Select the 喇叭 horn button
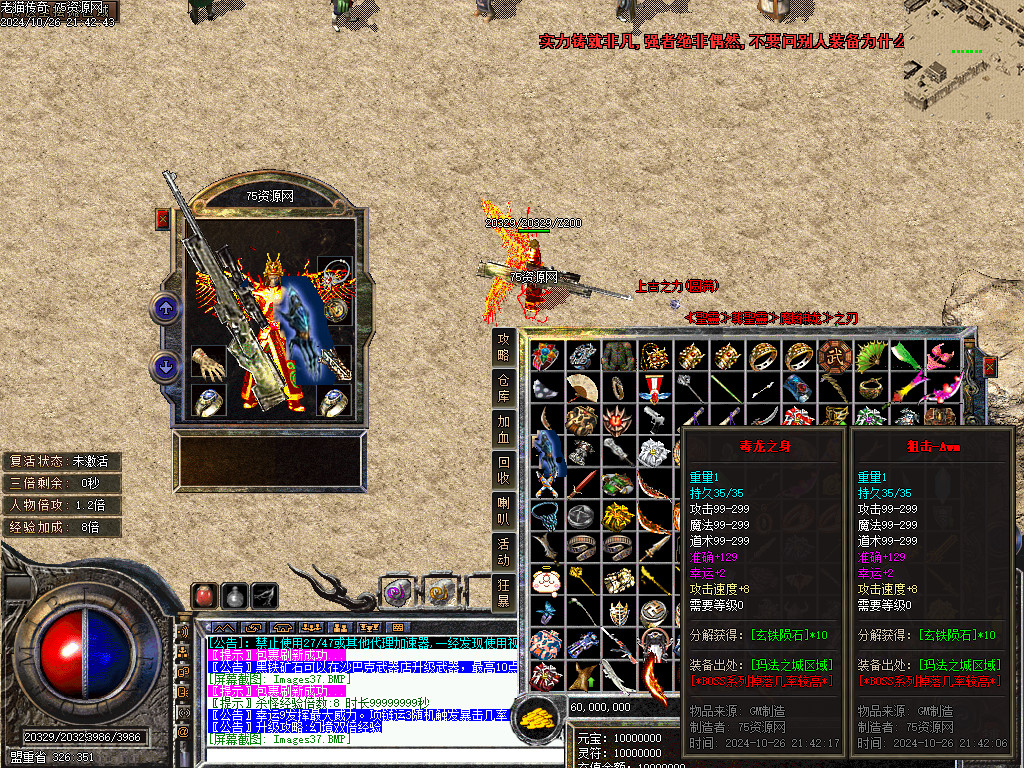The image size is (1024, 768). (x=505, y=511)
